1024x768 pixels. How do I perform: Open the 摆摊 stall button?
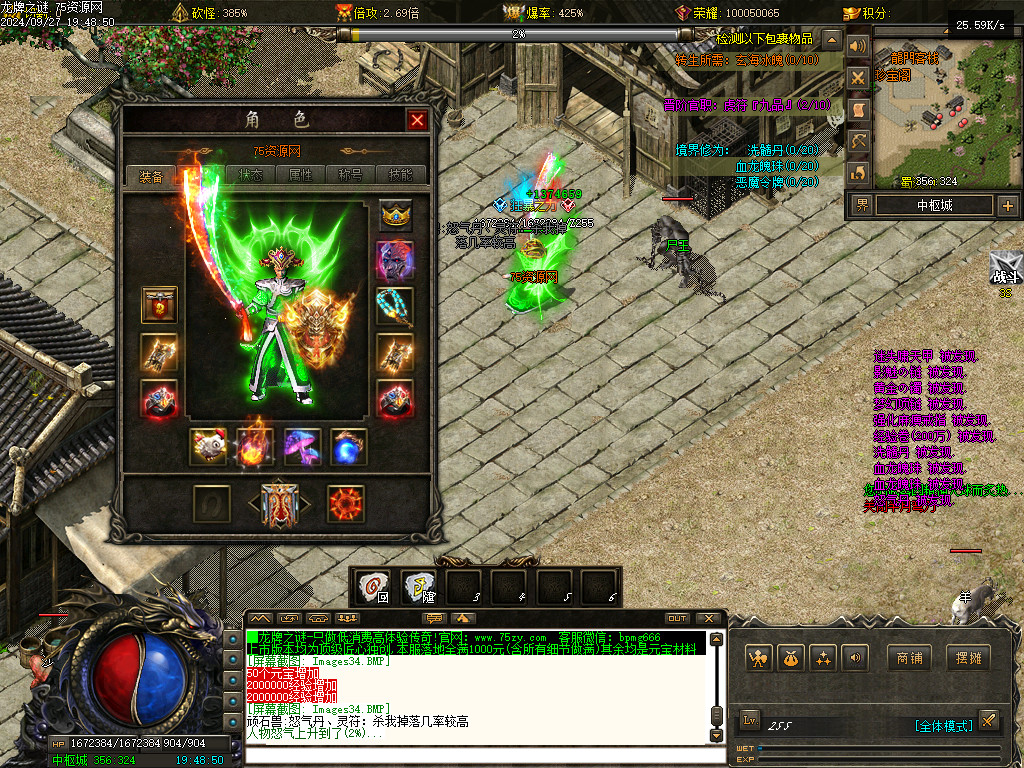tap(968, 658)
